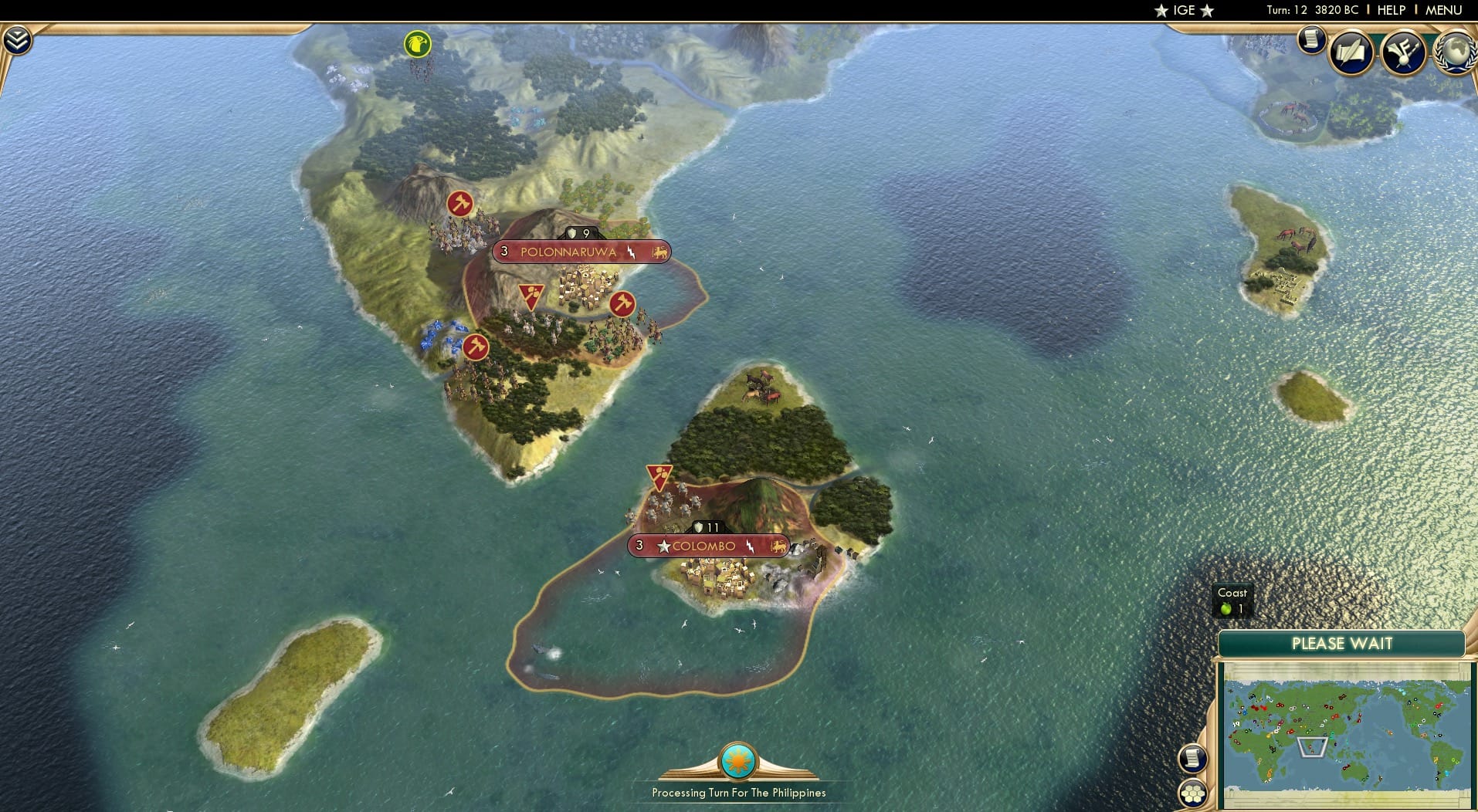1478x812 pixels.
Task: Select the warrior flag icon beside Polonnaruwa city
Action: pyautogui.click(x=531, y=294)
